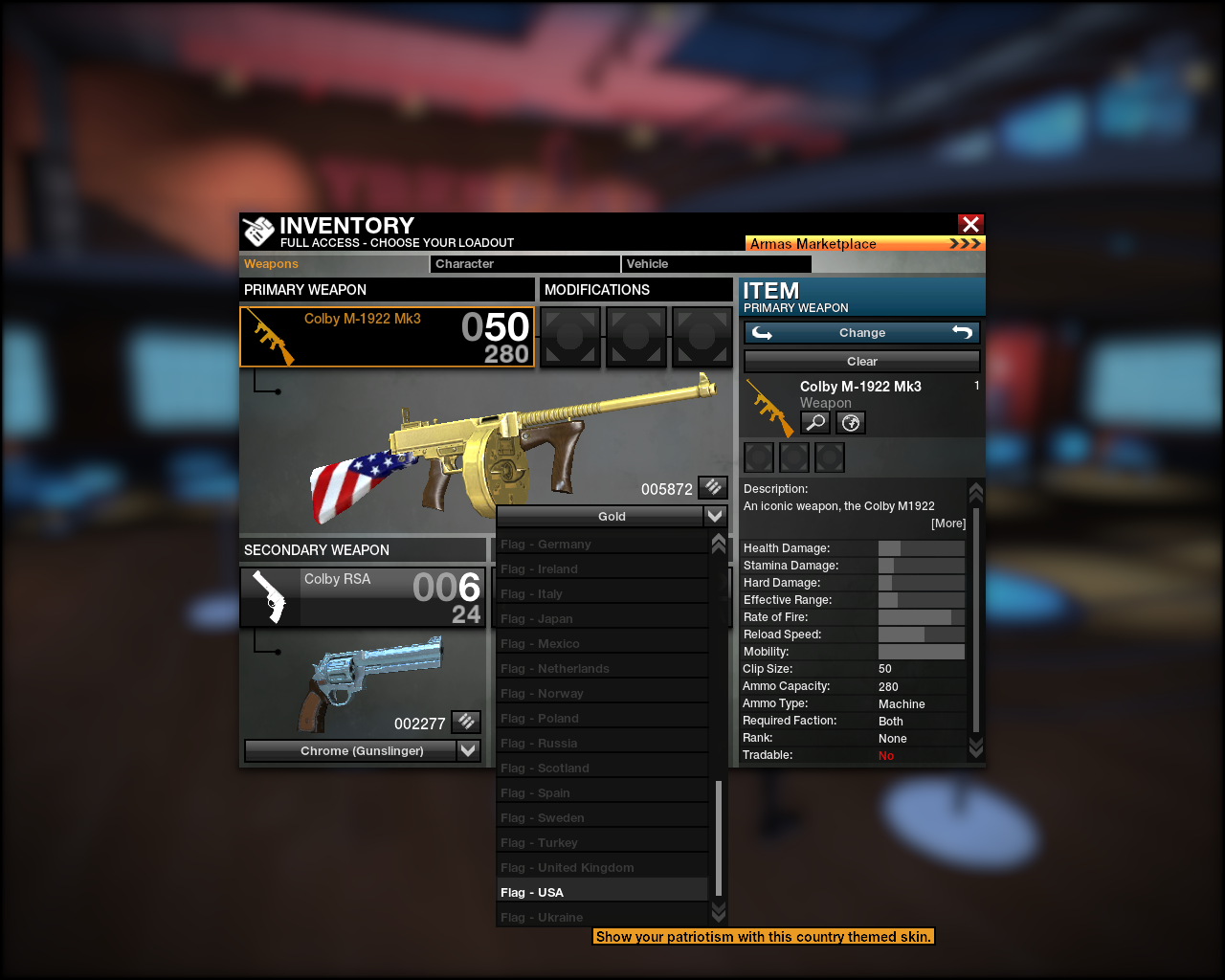Open the Weapons tab

pyautogui.click(x=333, y=264)
